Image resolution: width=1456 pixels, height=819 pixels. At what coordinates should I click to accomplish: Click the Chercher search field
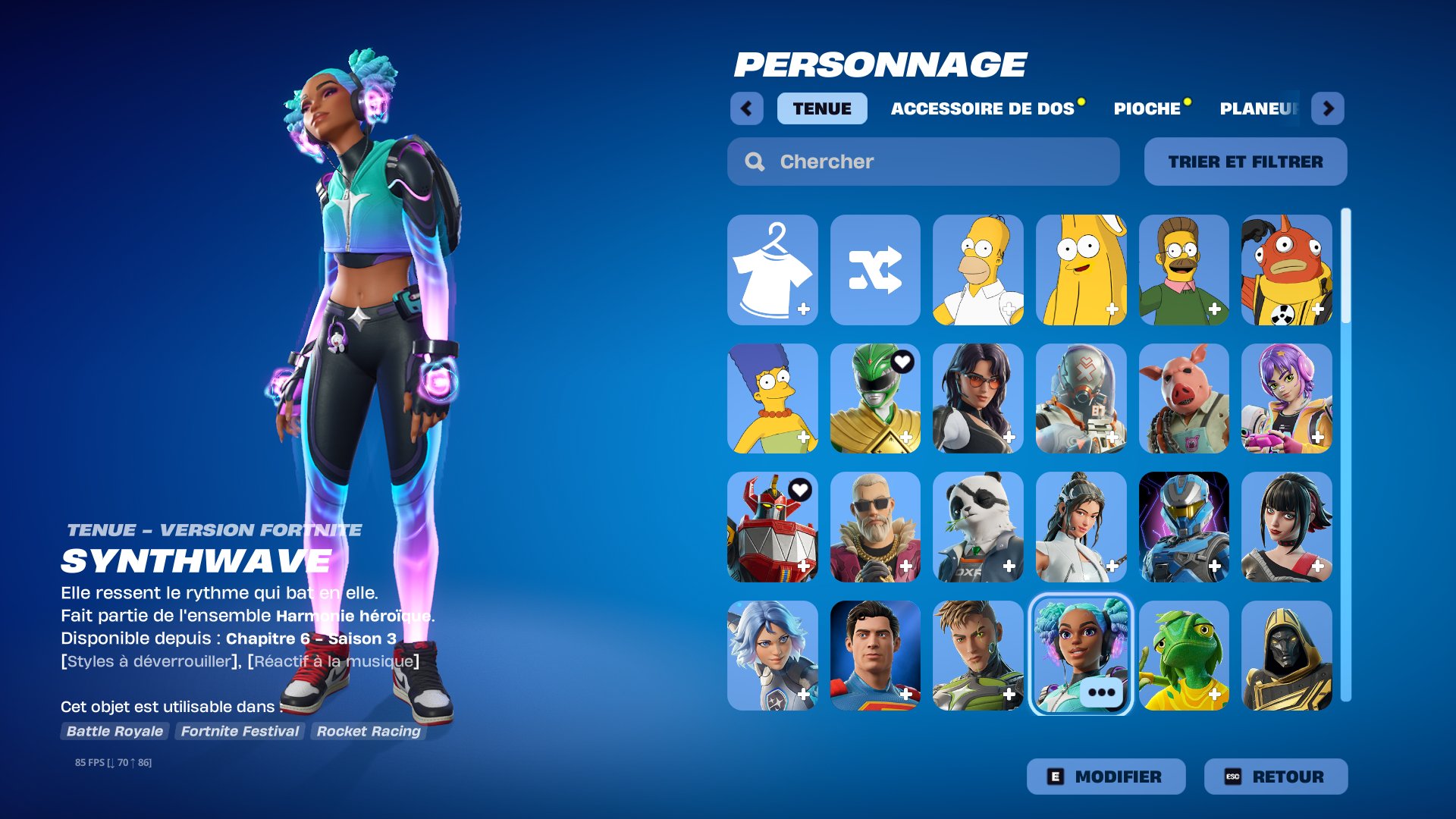point(921,161)
